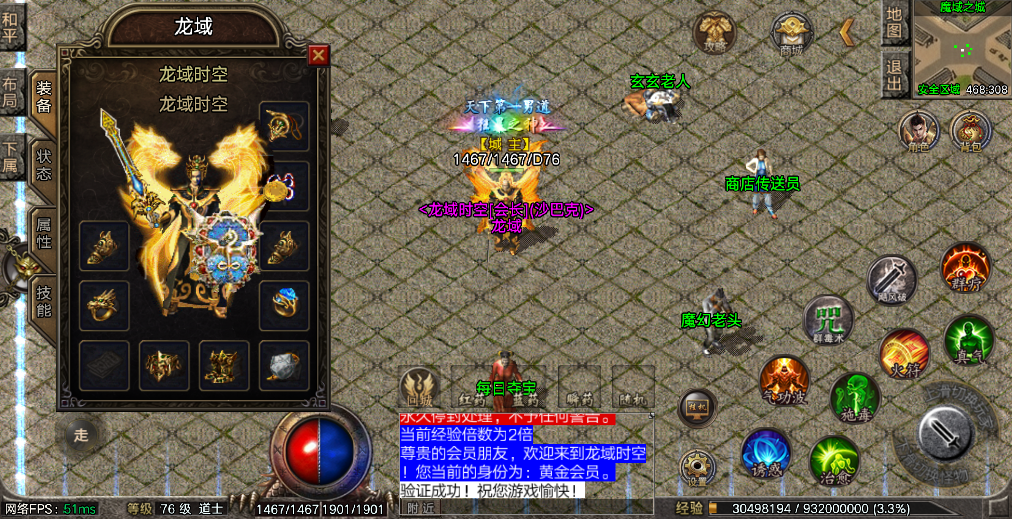This screenshot has width=1012, height=519.
Task: Switch to the 状态 status tab
Action: pos(44,165)
